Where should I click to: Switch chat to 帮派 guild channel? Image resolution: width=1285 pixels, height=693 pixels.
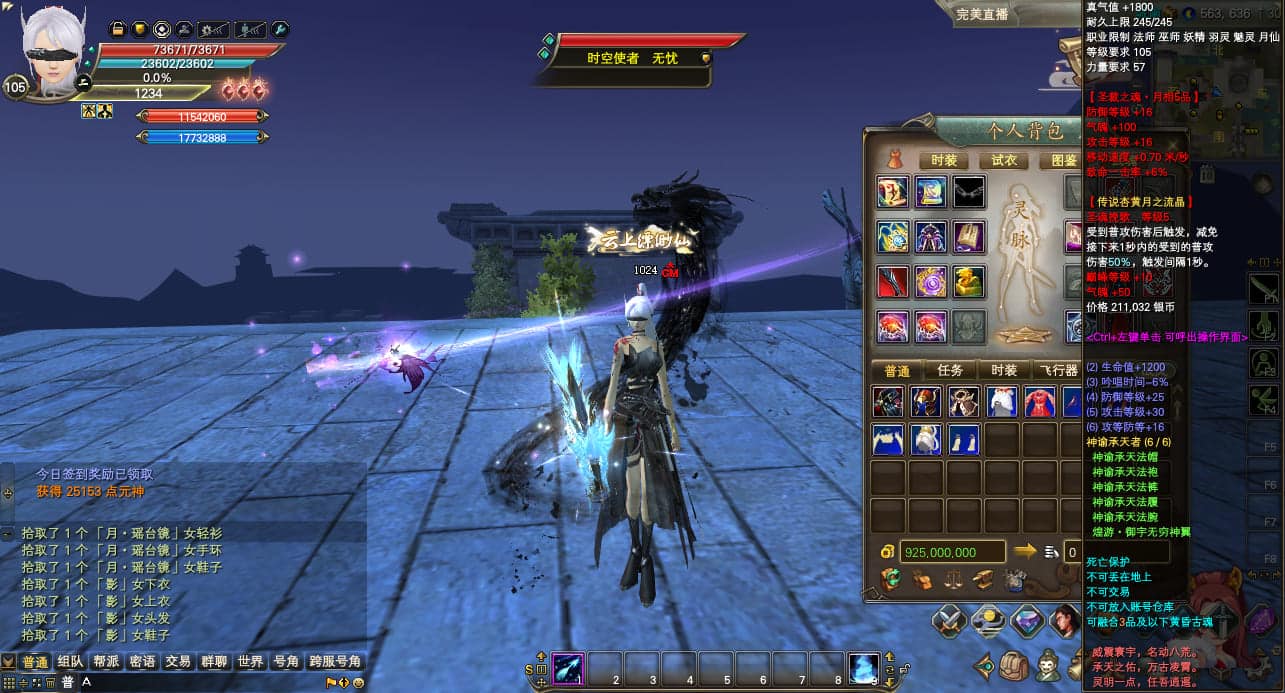(x=106, y=662)
